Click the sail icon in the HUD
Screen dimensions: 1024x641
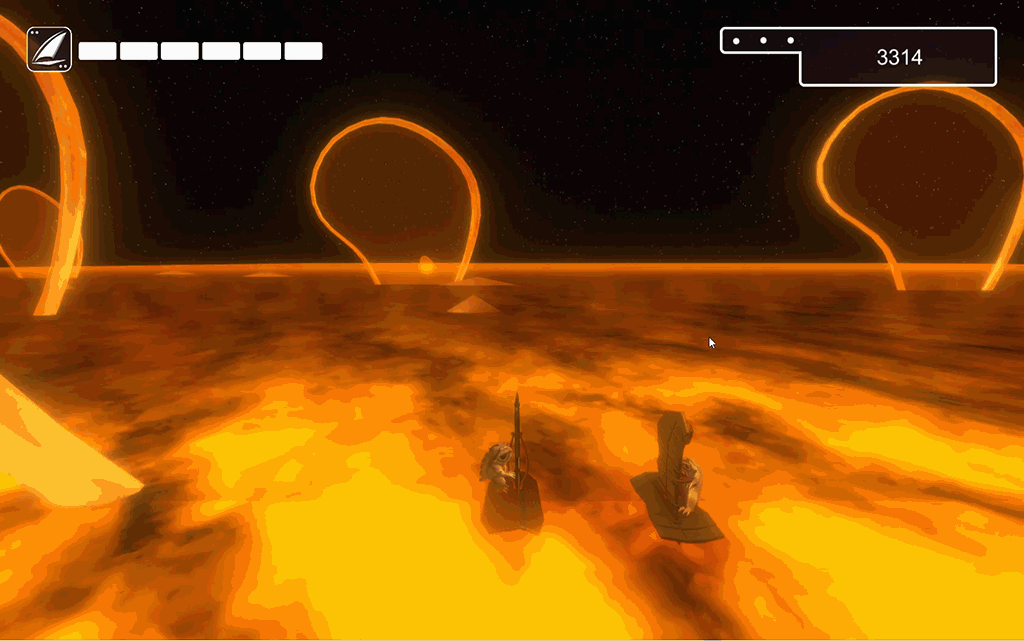pyautogui.click(x=49, y=49)
